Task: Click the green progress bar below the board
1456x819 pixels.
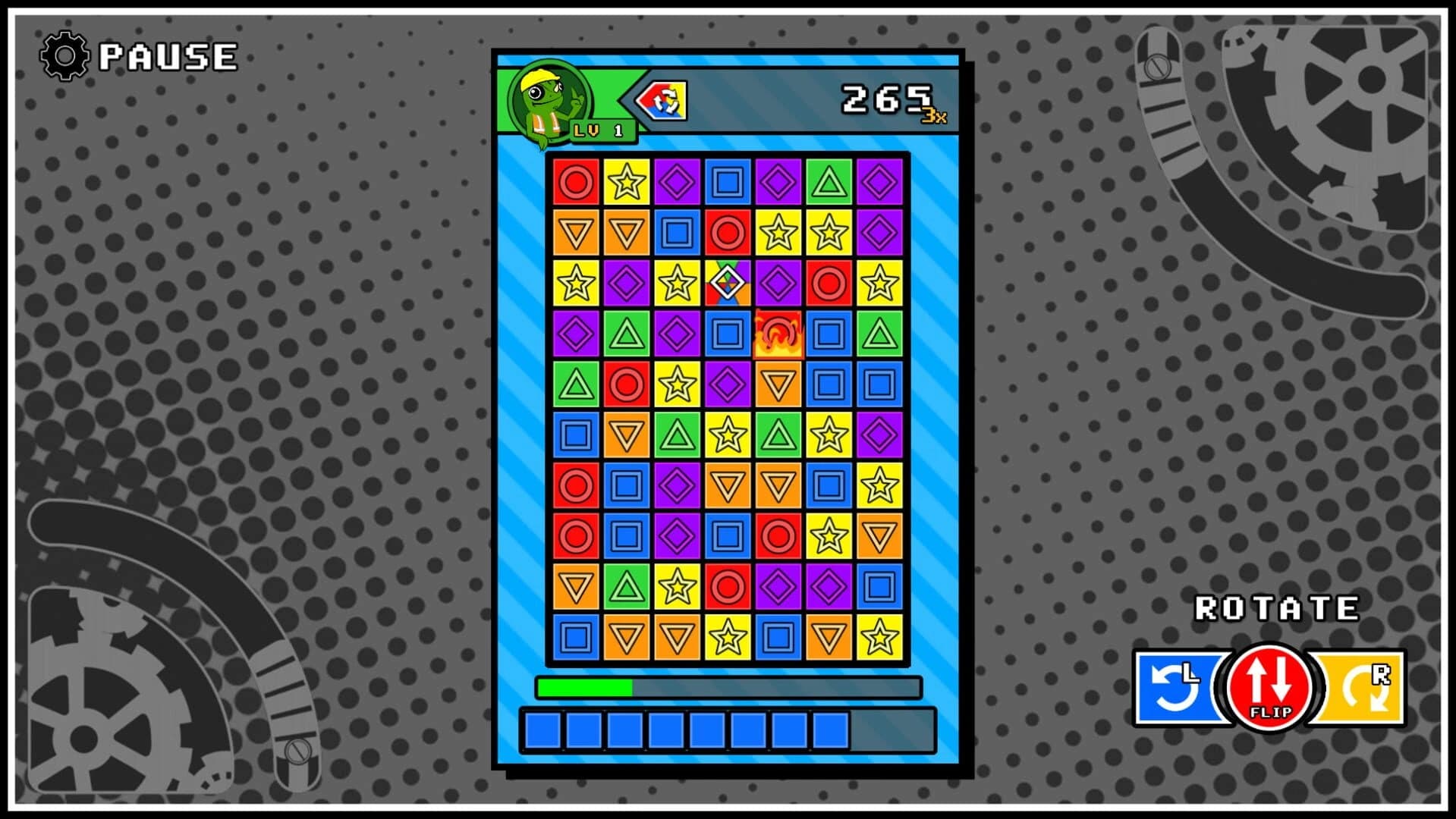Action: click(x=584, y=687)
